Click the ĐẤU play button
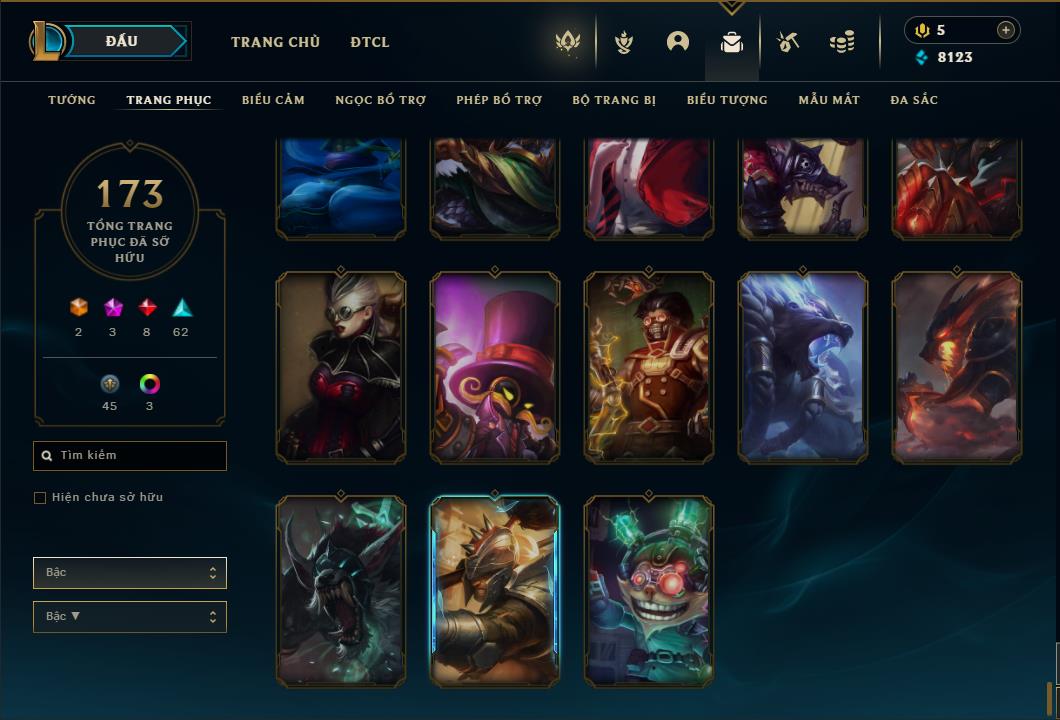The height and width of the screenshot is (720, 1060). point(122,41)
